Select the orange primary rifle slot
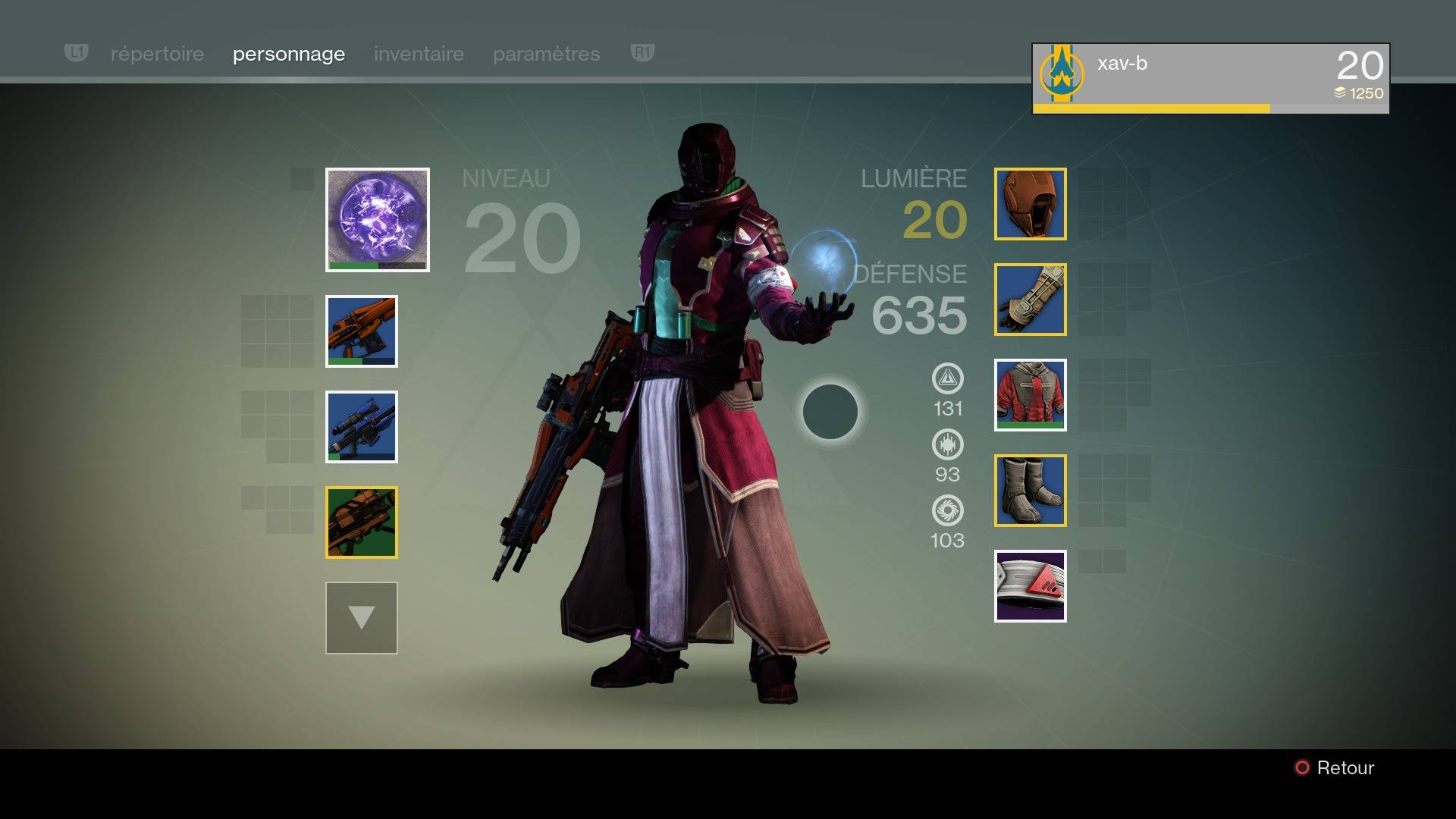1456x819 pixels. 362,331
